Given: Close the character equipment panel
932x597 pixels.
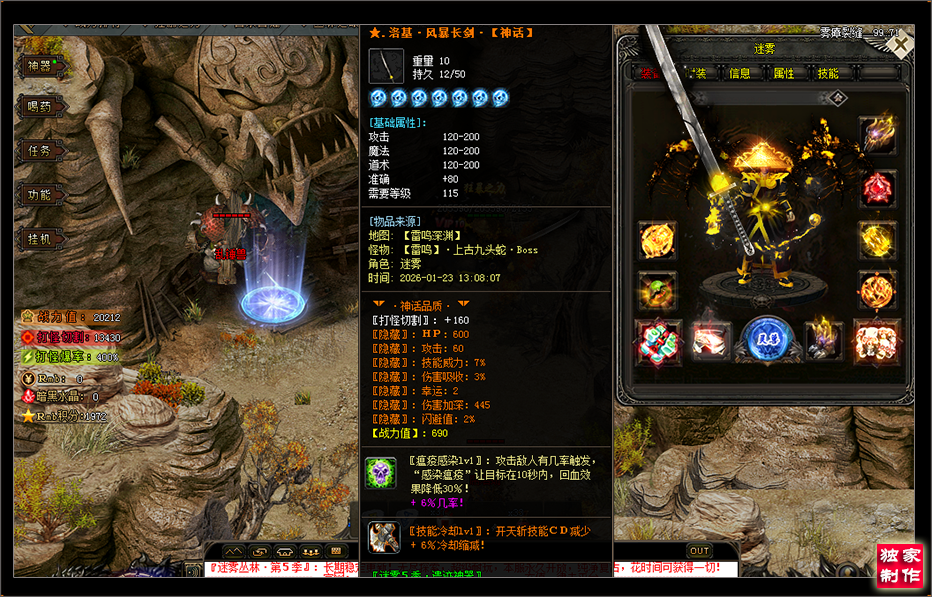Looking at the screenshot, I should [x=900, y=45].
